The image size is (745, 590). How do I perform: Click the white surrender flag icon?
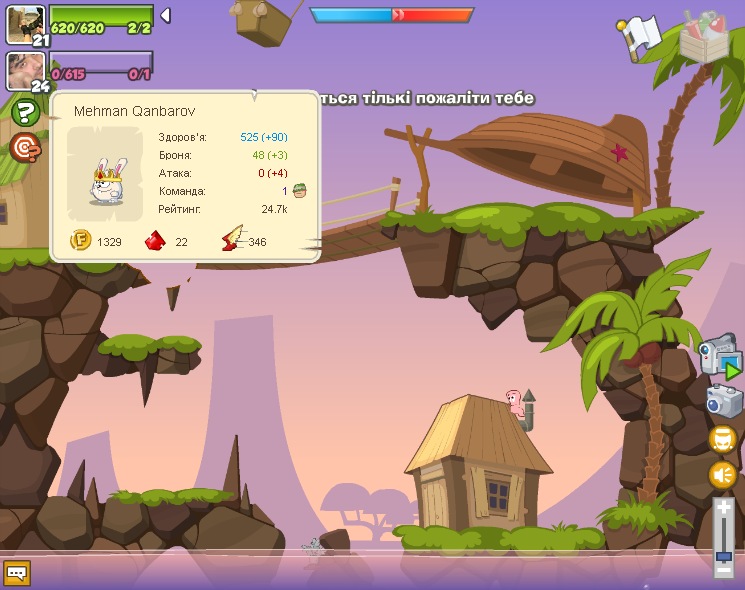(x=640, y=35)
